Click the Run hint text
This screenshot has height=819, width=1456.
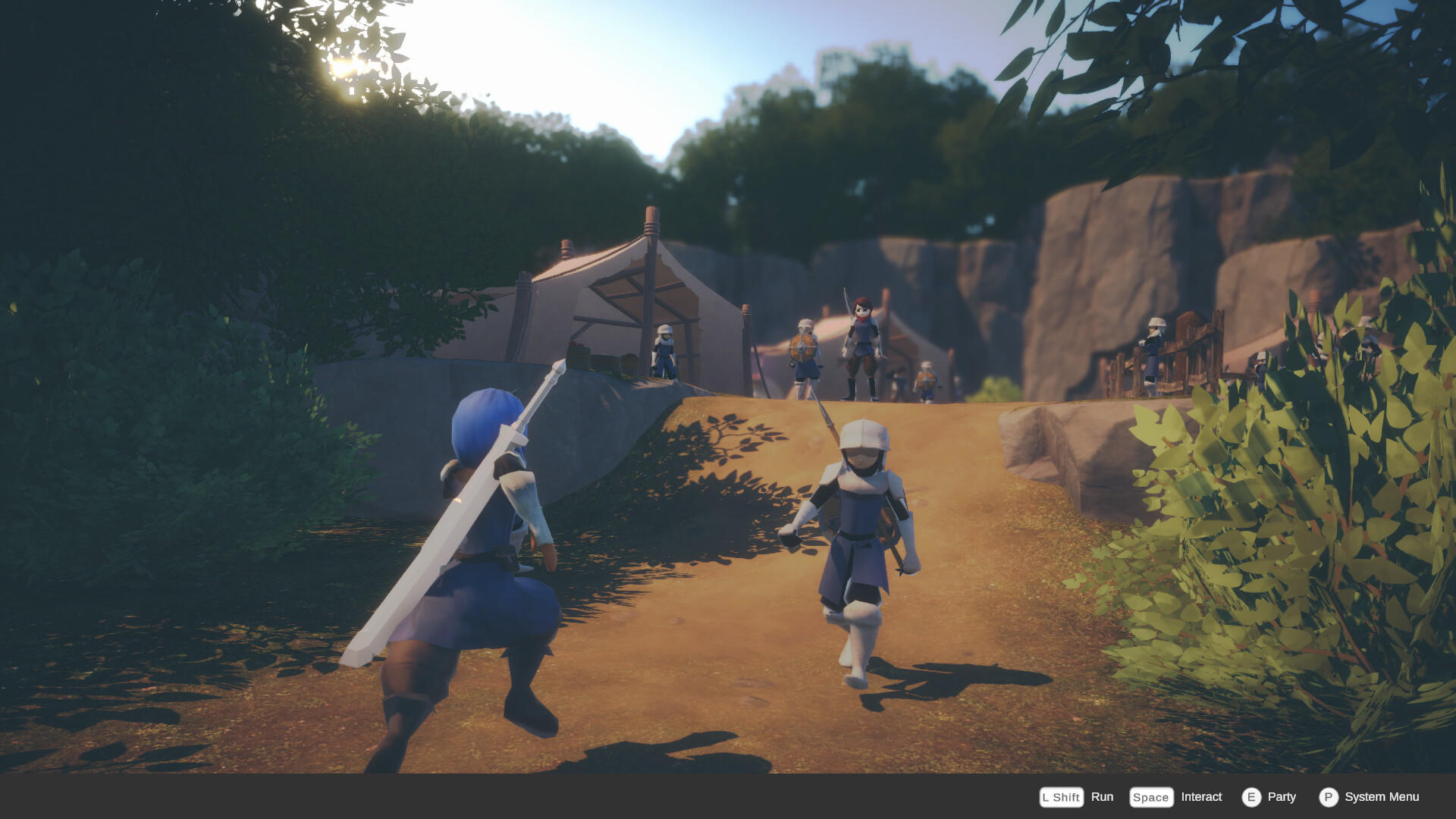(x=1102, y=797)
